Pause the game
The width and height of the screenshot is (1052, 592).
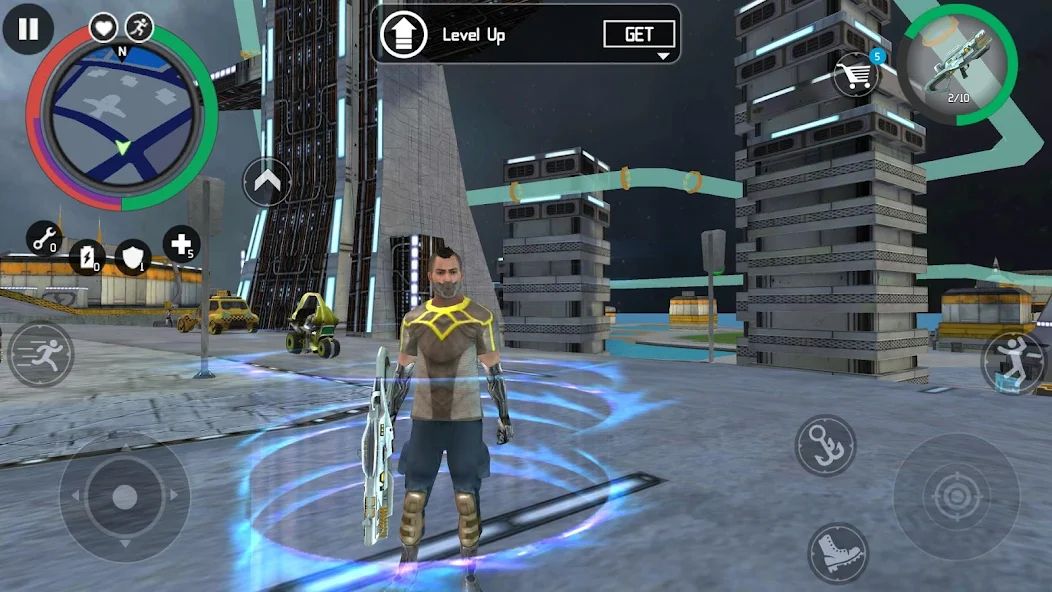pyautogui.click(x=28, y=29)
